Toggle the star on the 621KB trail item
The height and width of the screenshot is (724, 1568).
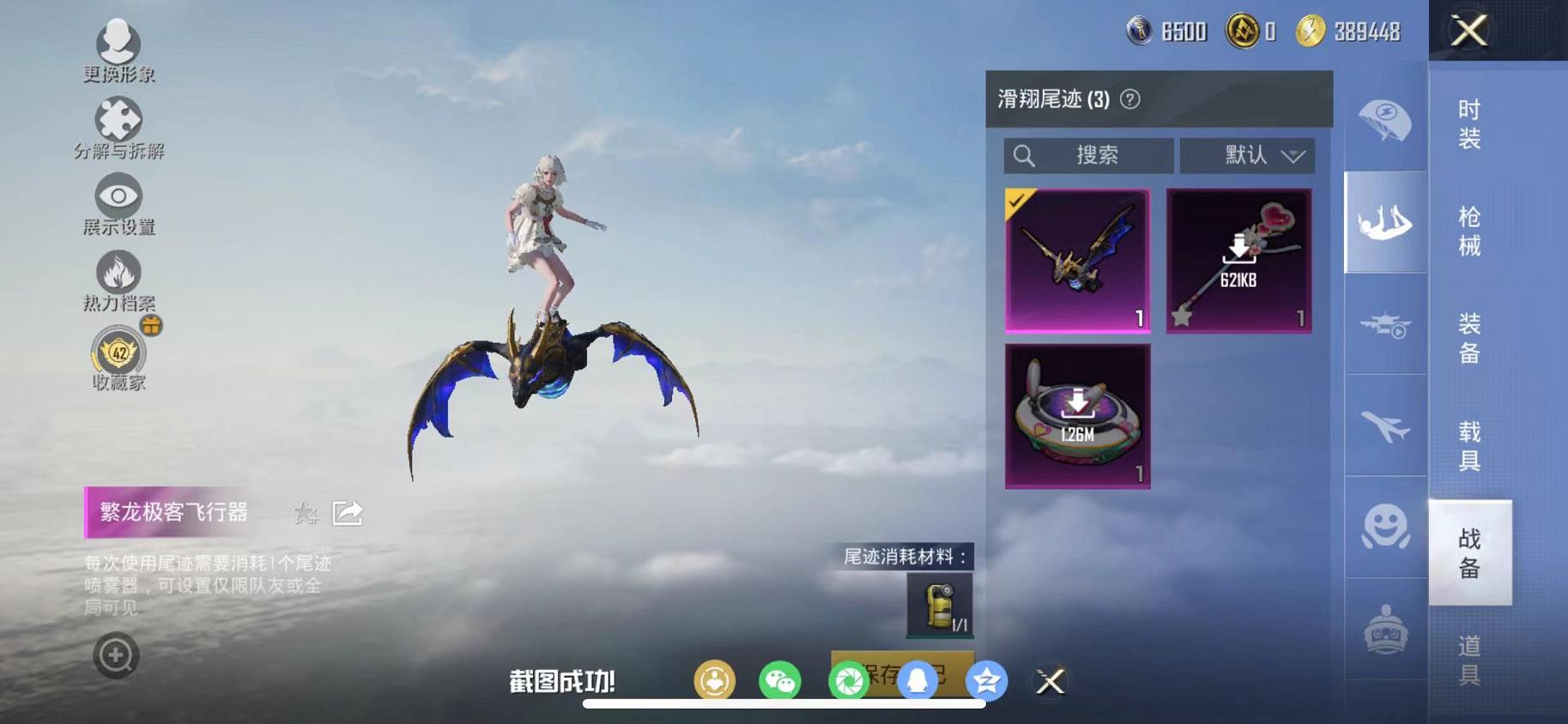click(x=1179, y=319)
